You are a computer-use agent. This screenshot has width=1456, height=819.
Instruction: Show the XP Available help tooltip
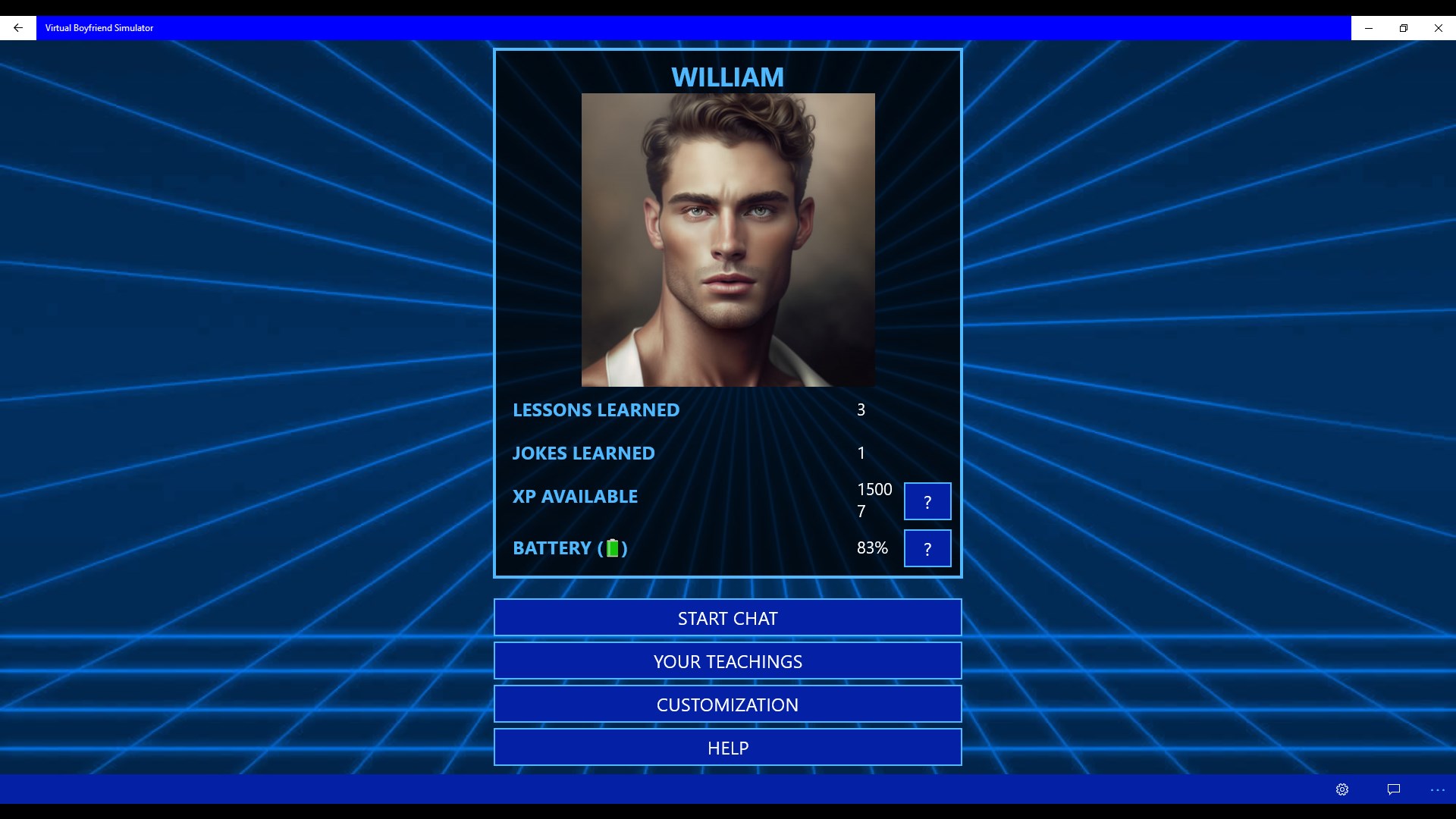pos(927,501)
